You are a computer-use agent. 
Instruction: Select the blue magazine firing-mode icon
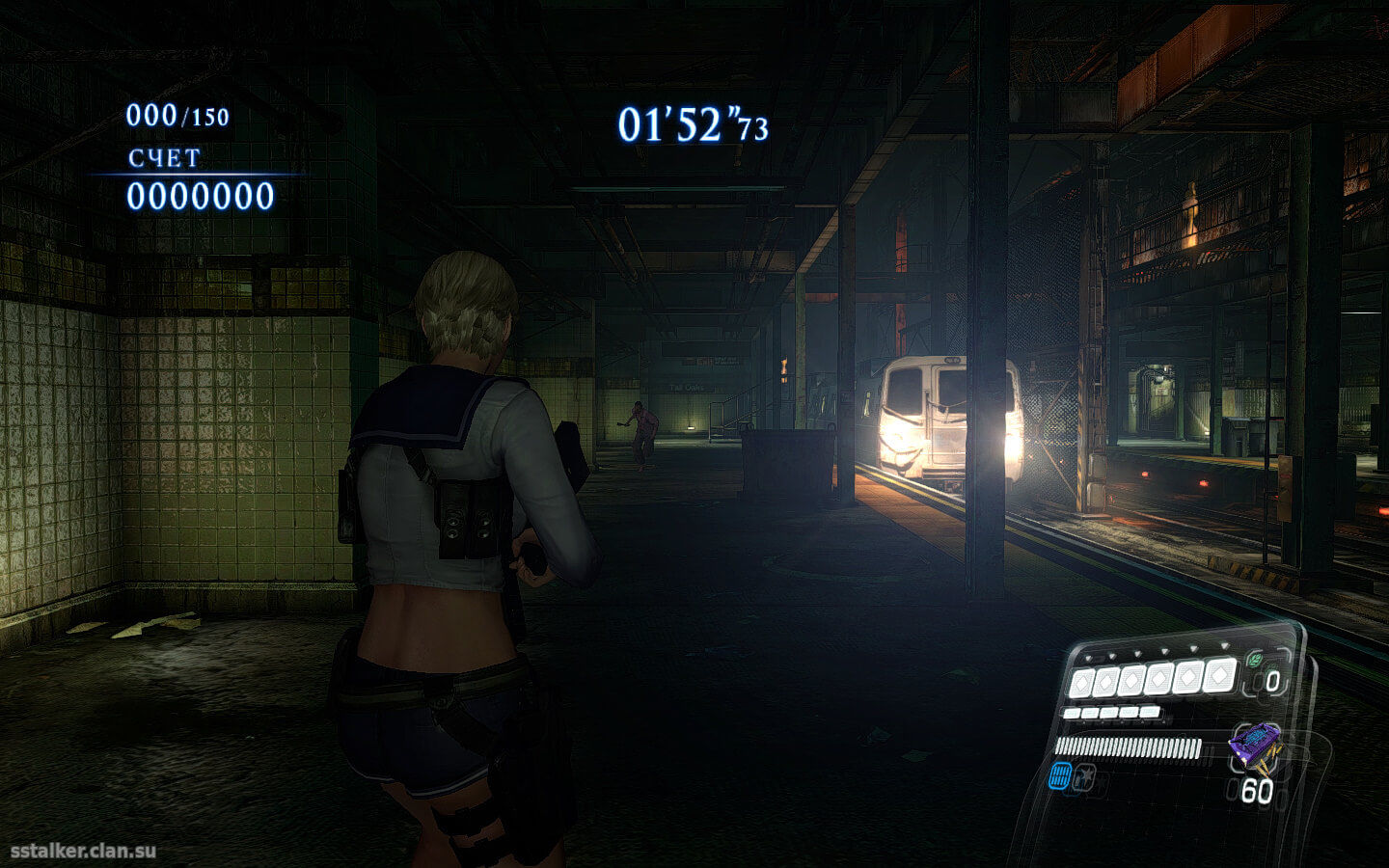1061,774
